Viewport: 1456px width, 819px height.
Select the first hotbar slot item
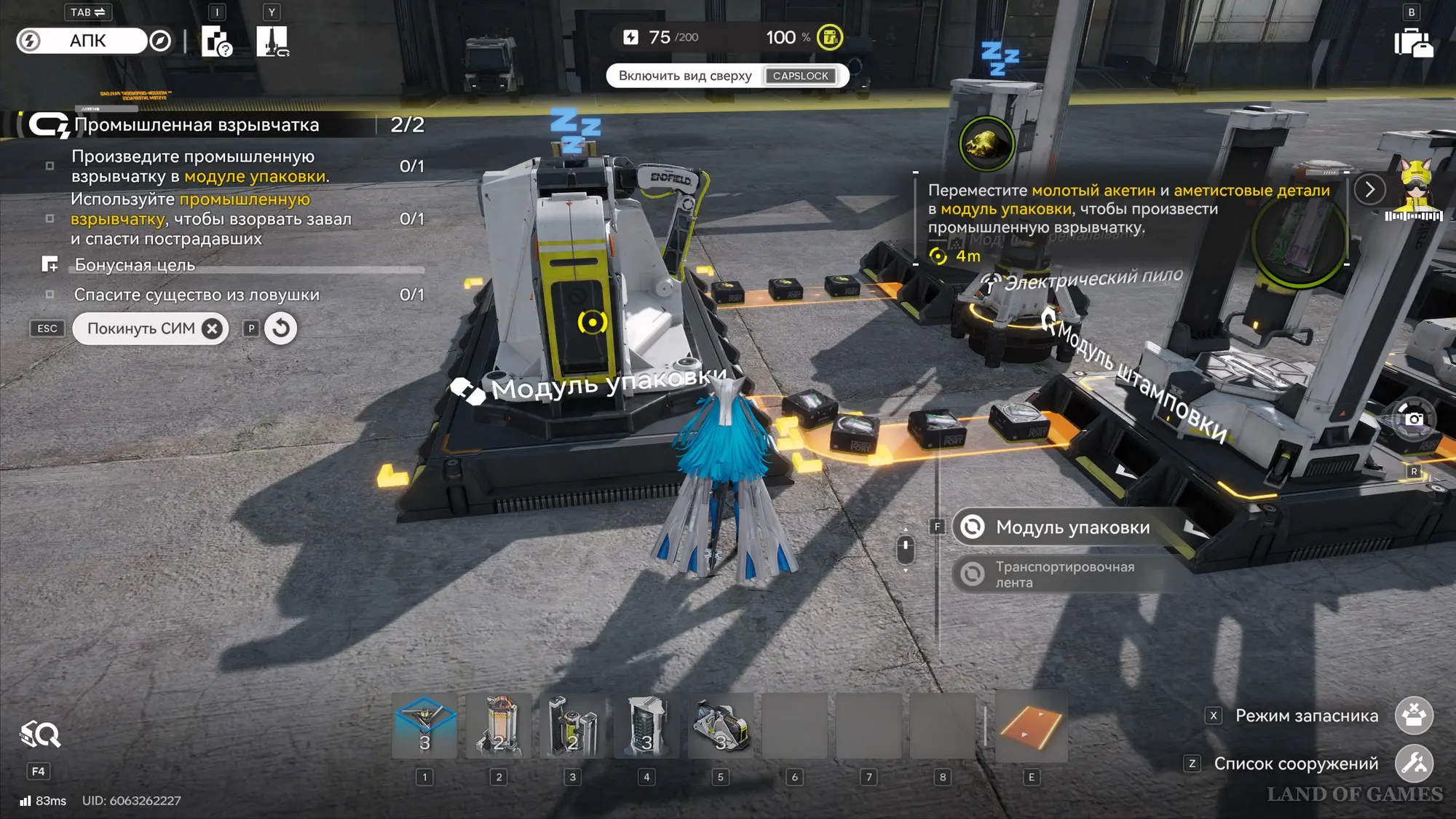click(425, 726)
